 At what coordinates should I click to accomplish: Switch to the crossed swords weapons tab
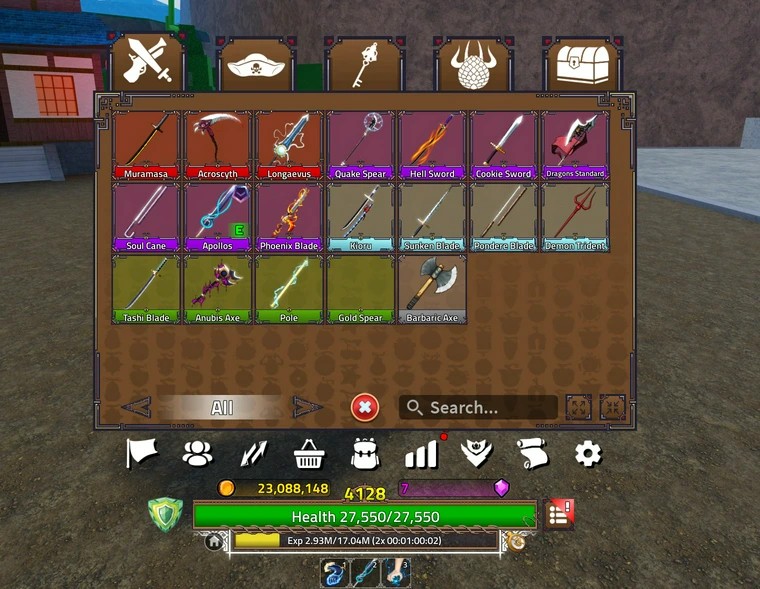pyautogui.click(x=148, y=63)
